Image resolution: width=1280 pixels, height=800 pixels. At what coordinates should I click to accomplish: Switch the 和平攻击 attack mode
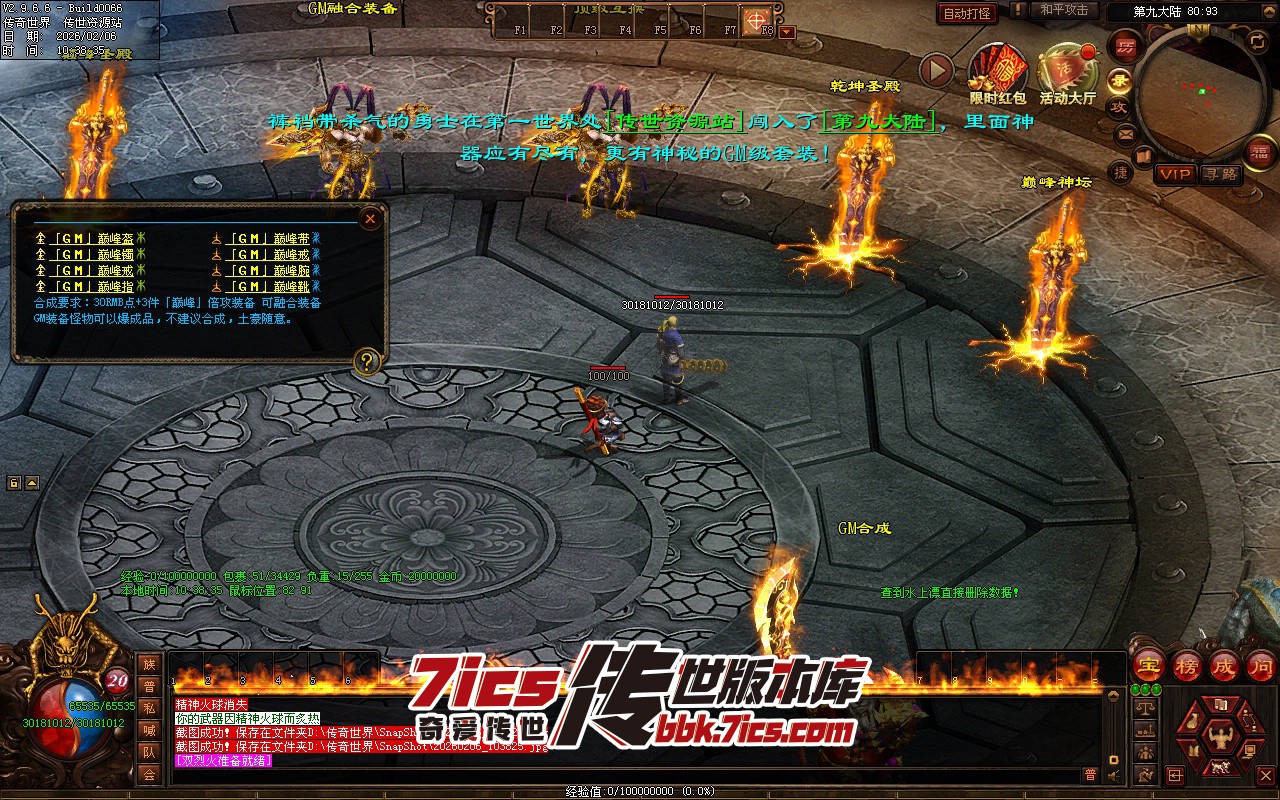point(1063,10)
